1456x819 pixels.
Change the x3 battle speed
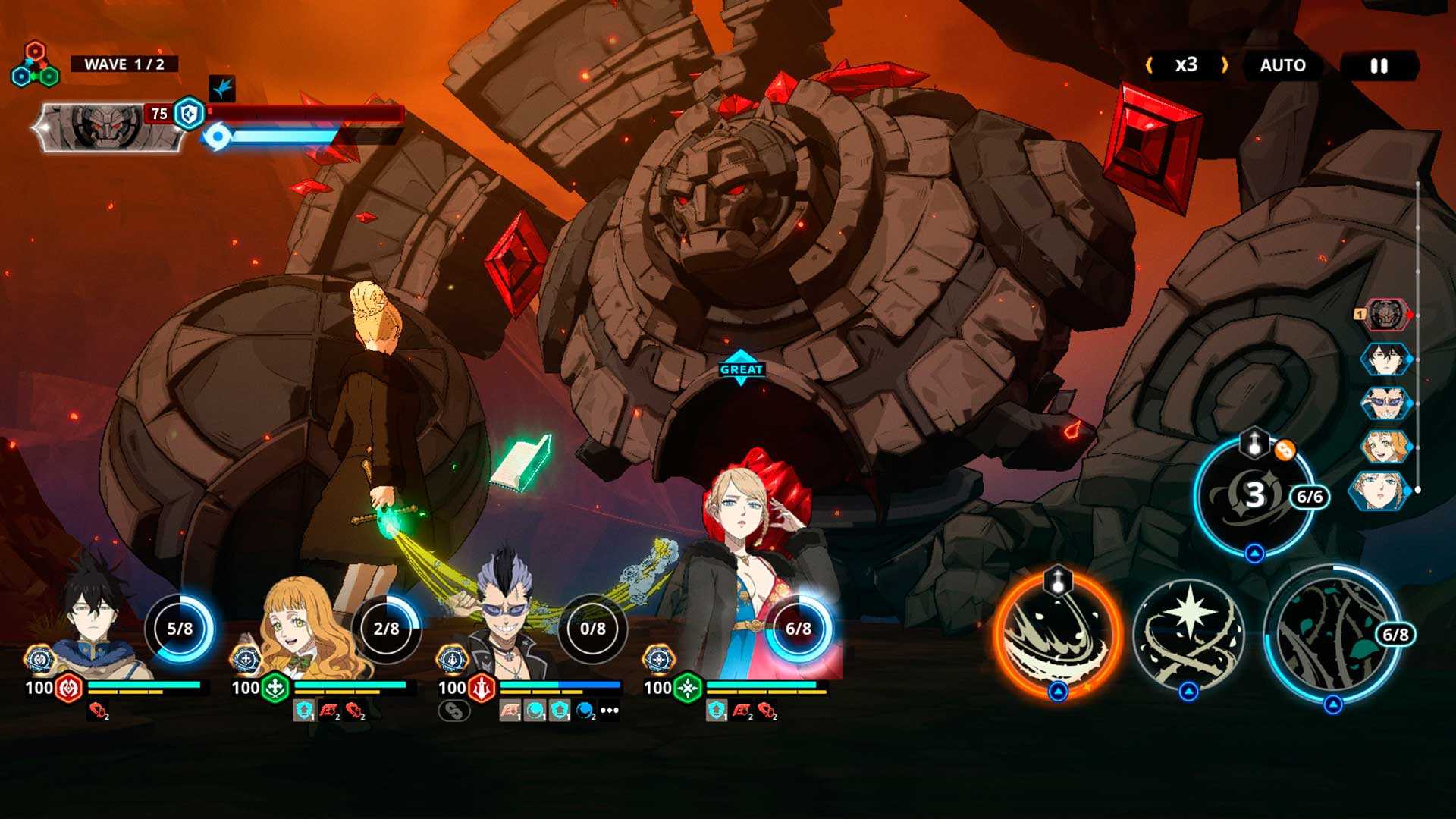coord(1186,65)
